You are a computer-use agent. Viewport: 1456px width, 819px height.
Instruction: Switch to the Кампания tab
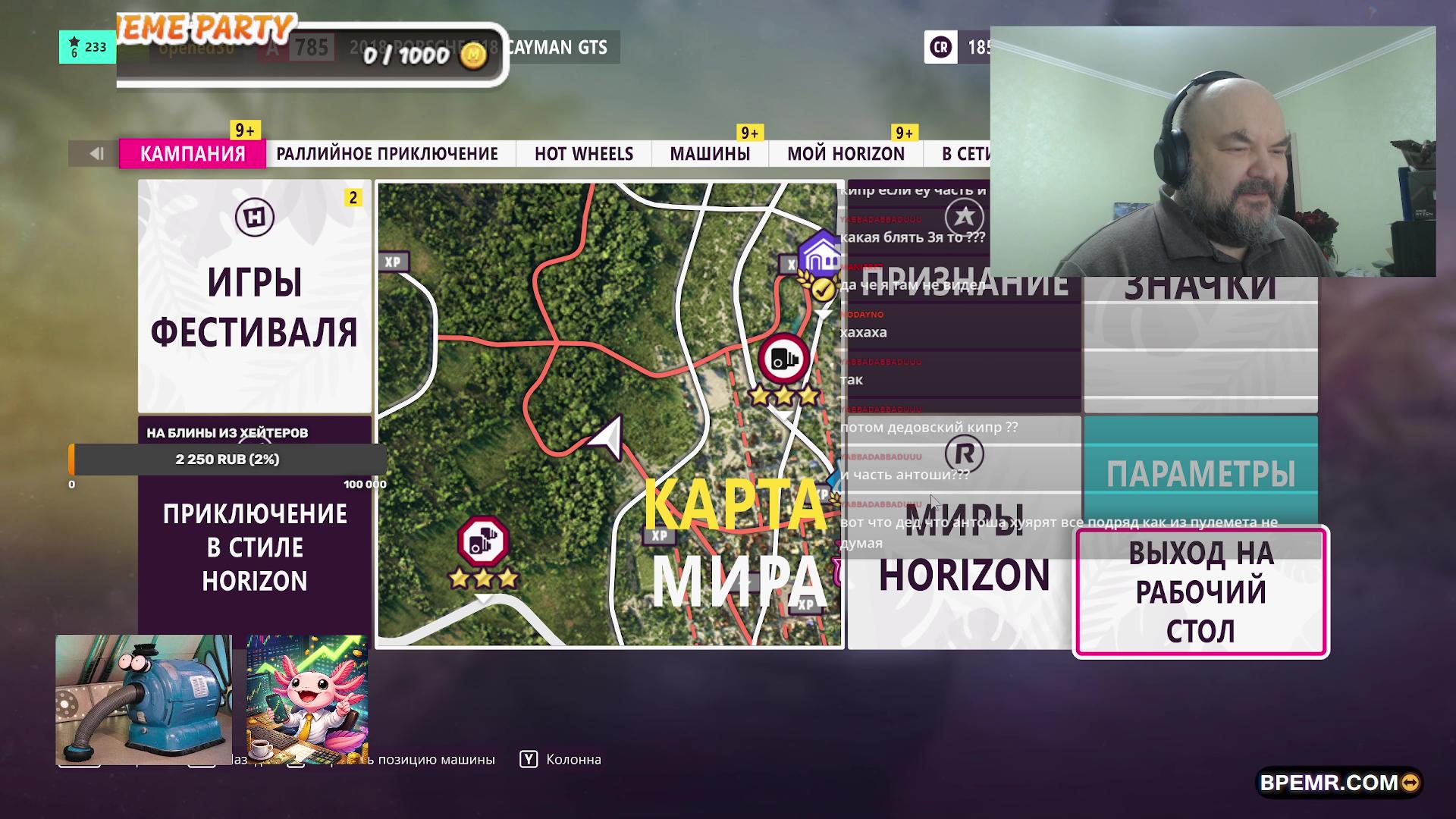(193, 154)
